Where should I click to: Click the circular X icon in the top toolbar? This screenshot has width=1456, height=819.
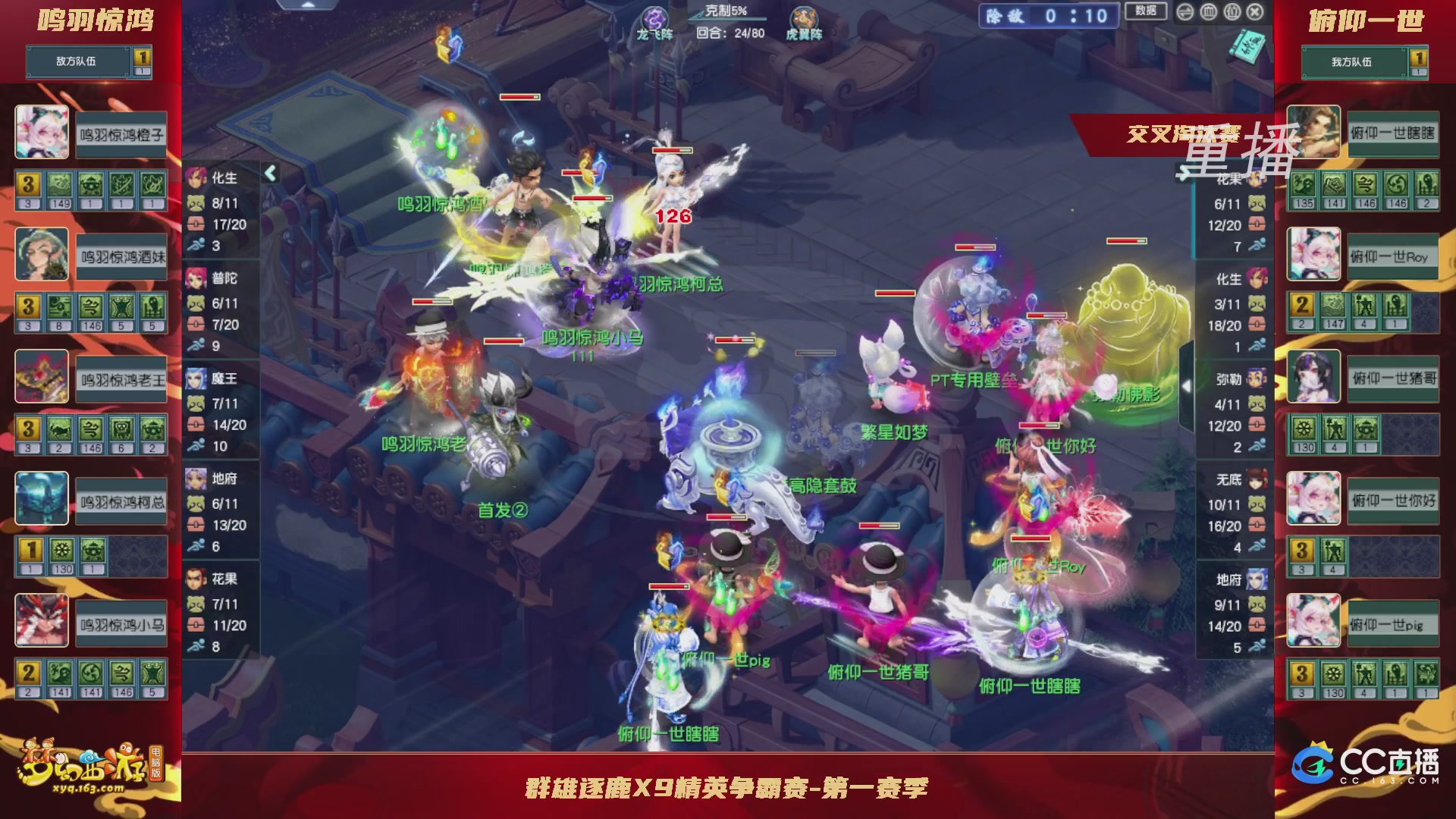(1253, 12)
